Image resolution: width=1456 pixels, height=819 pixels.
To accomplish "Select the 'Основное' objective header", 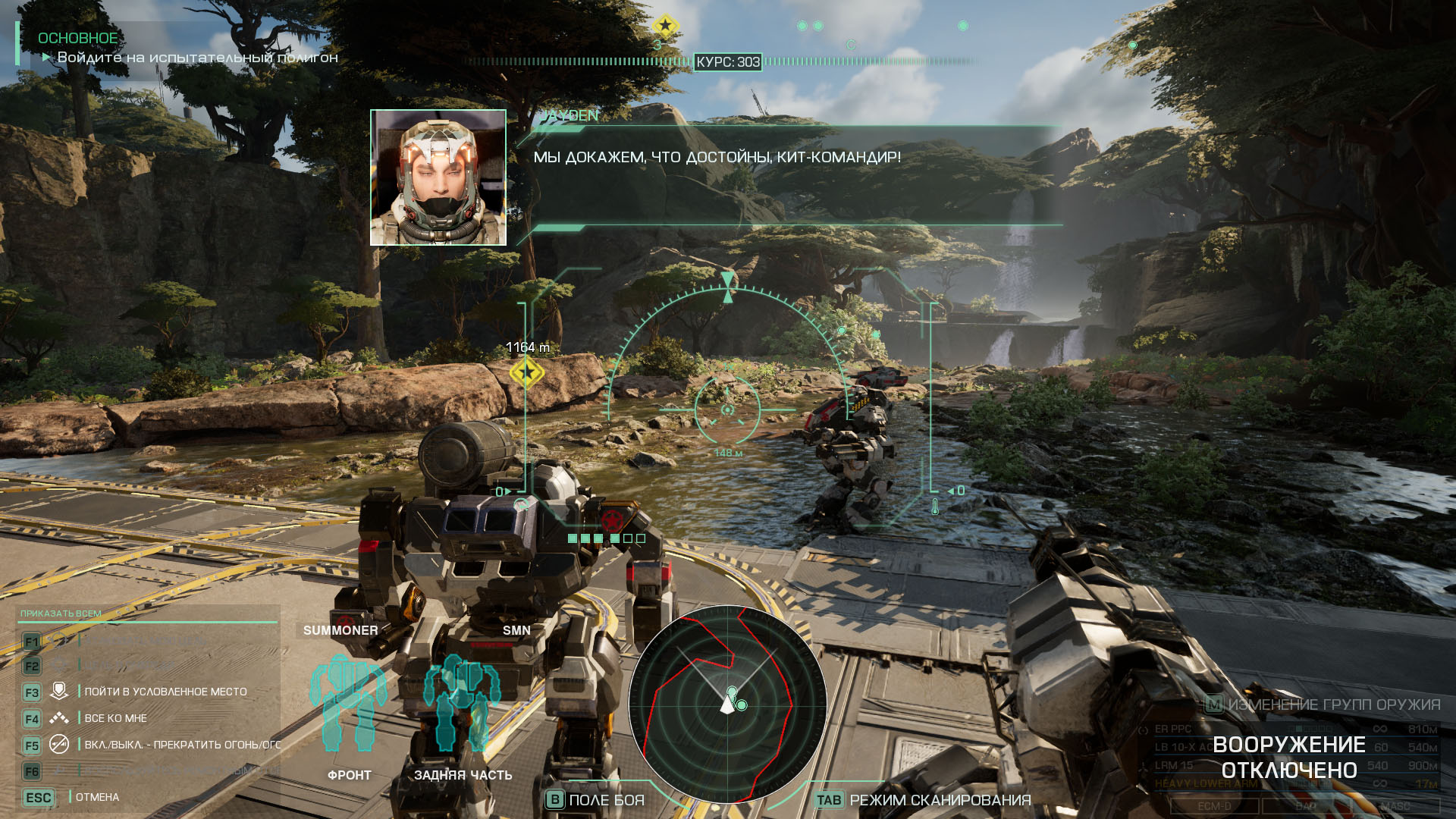I will click(x=76, y=37).
